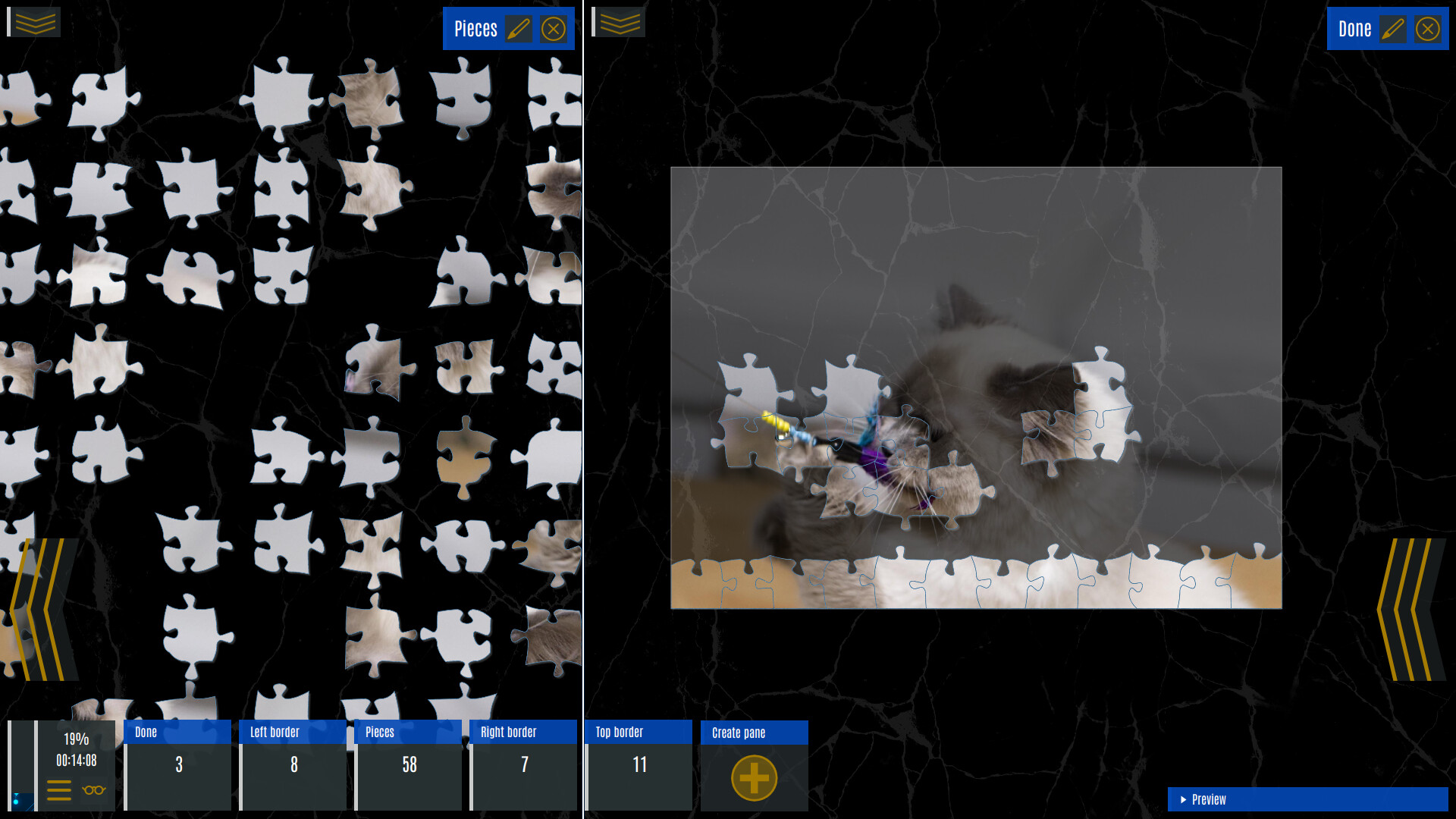Click the pencil edit icon beside Done
1456x819 pixels.
pos(1395,29)
